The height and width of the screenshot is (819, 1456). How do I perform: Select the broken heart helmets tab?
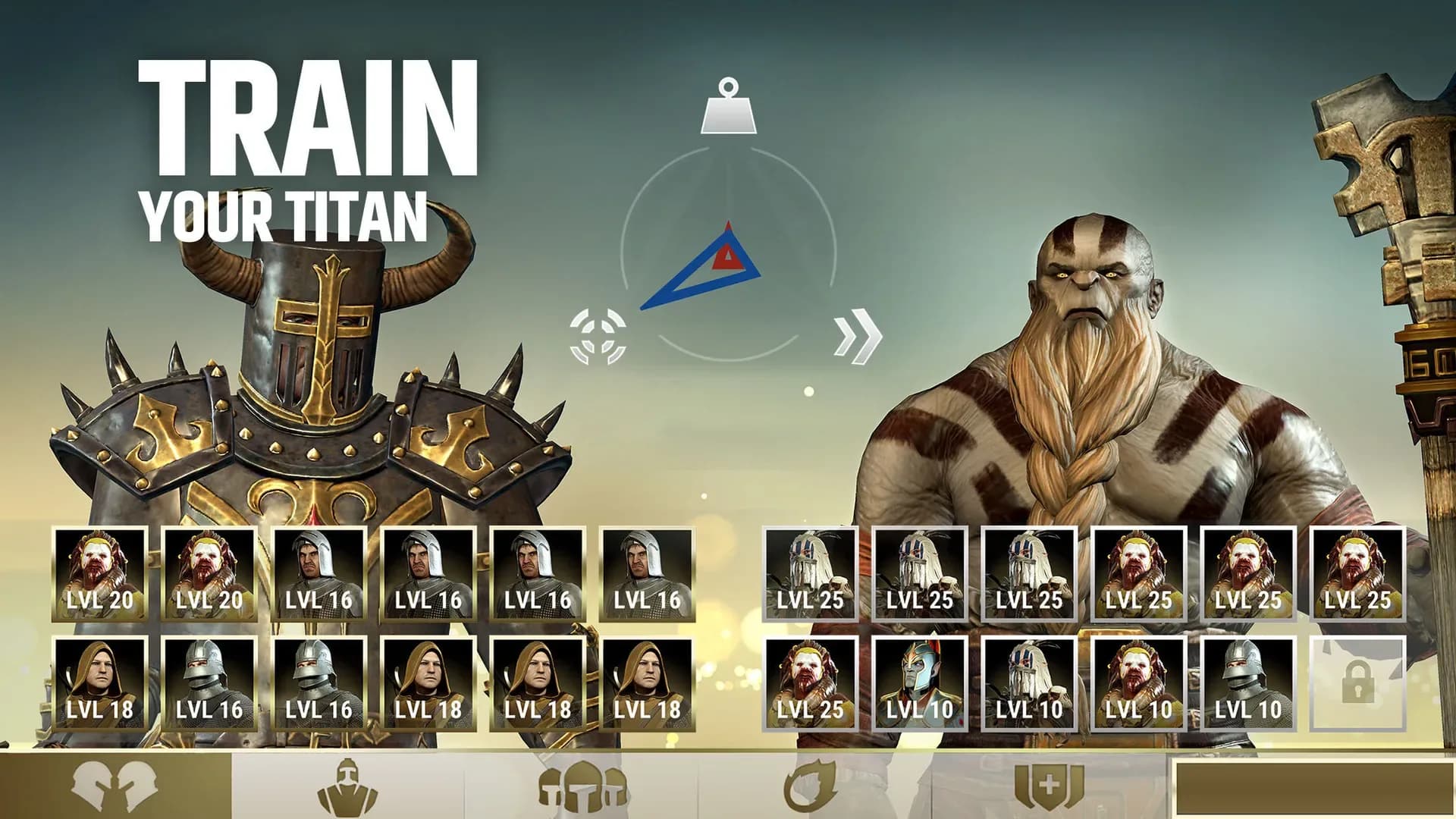(115, 786)
